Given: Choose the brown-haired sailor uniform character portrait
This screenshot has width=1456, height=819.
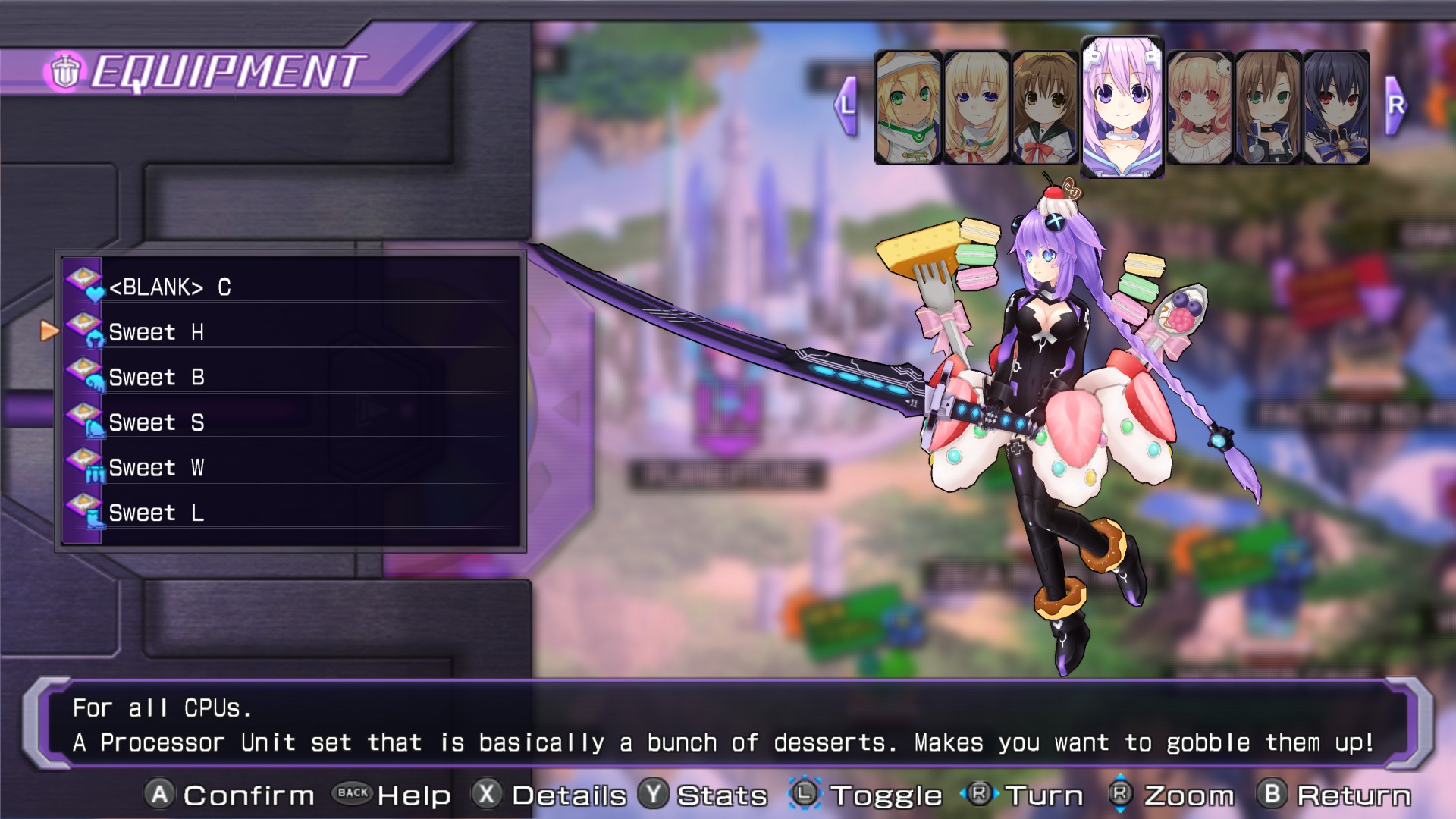Looking at the screenshot, I should [x=1044, y=107].
